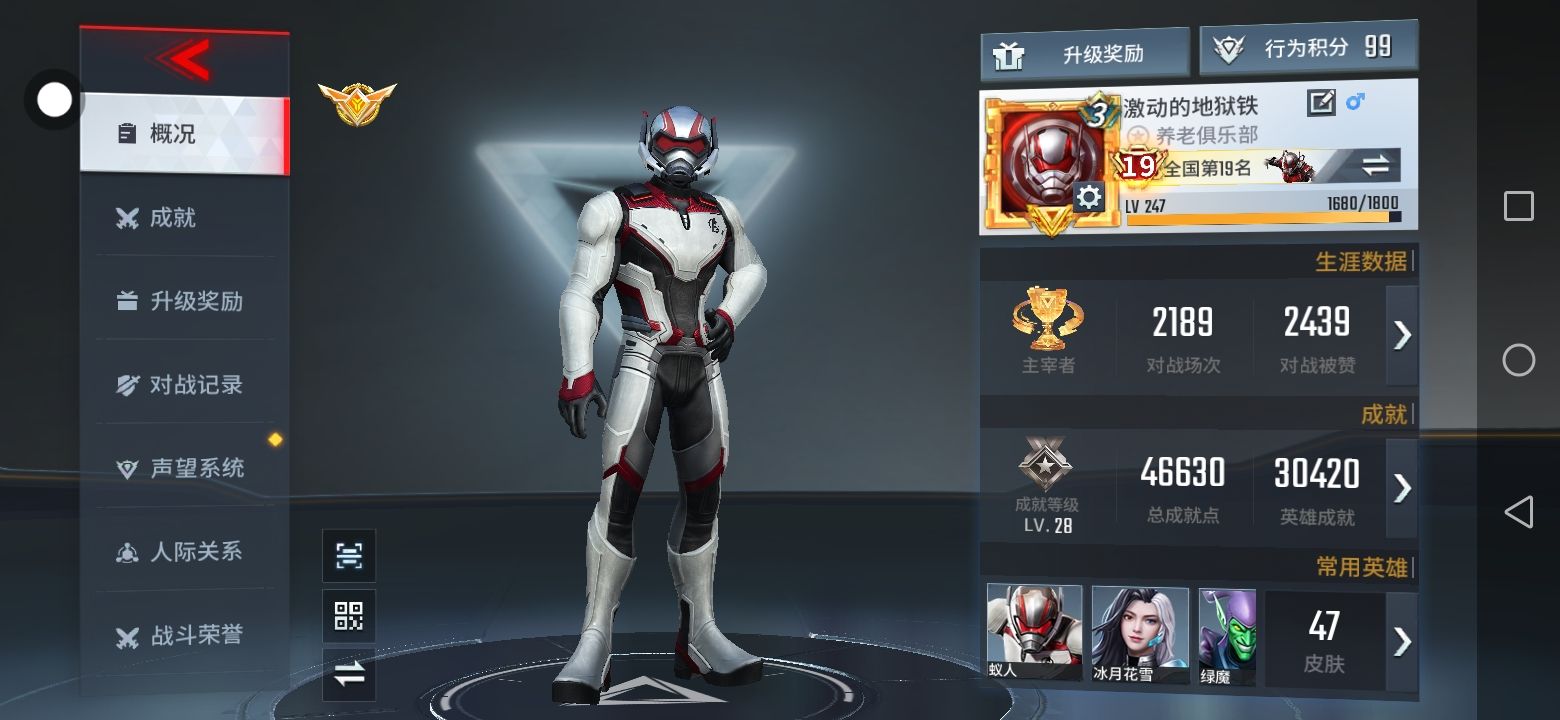Go back with the red arrow button

click(184, 60)
